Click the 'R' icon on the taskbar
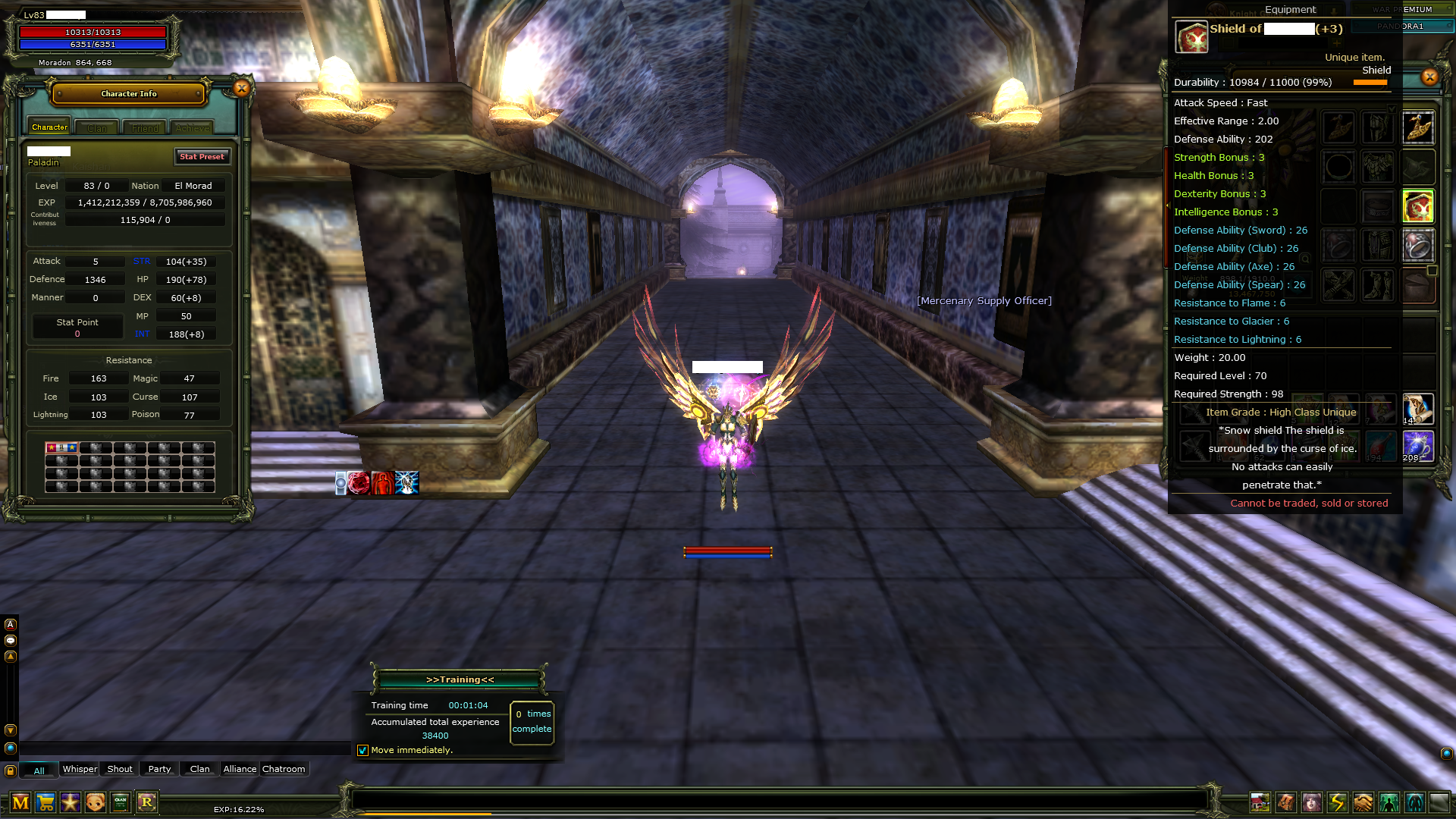The image size is (1456, 819). 146,802
